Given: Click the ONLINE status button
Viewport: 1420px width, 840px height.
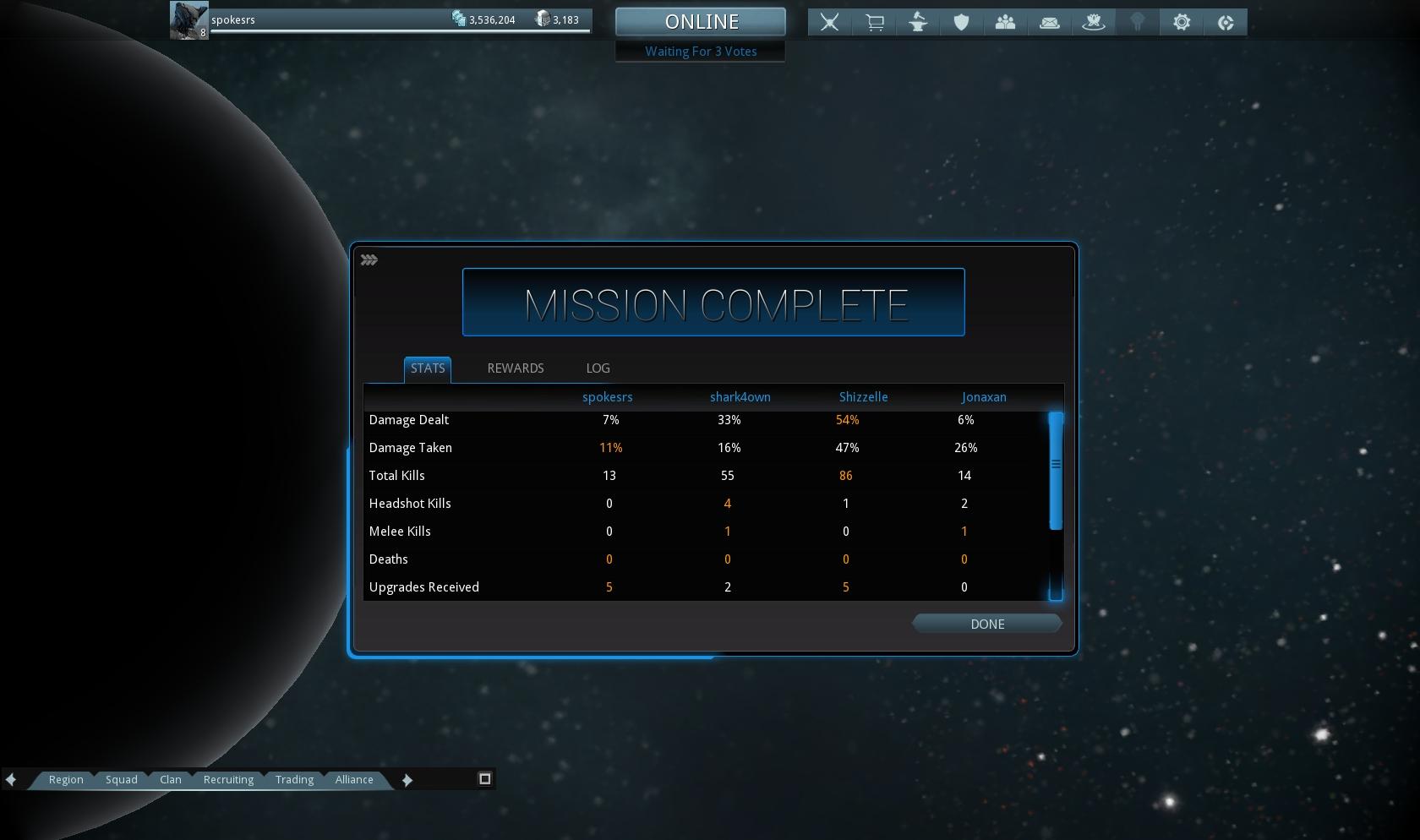Looking at the screenshot, I should [701, 22].
